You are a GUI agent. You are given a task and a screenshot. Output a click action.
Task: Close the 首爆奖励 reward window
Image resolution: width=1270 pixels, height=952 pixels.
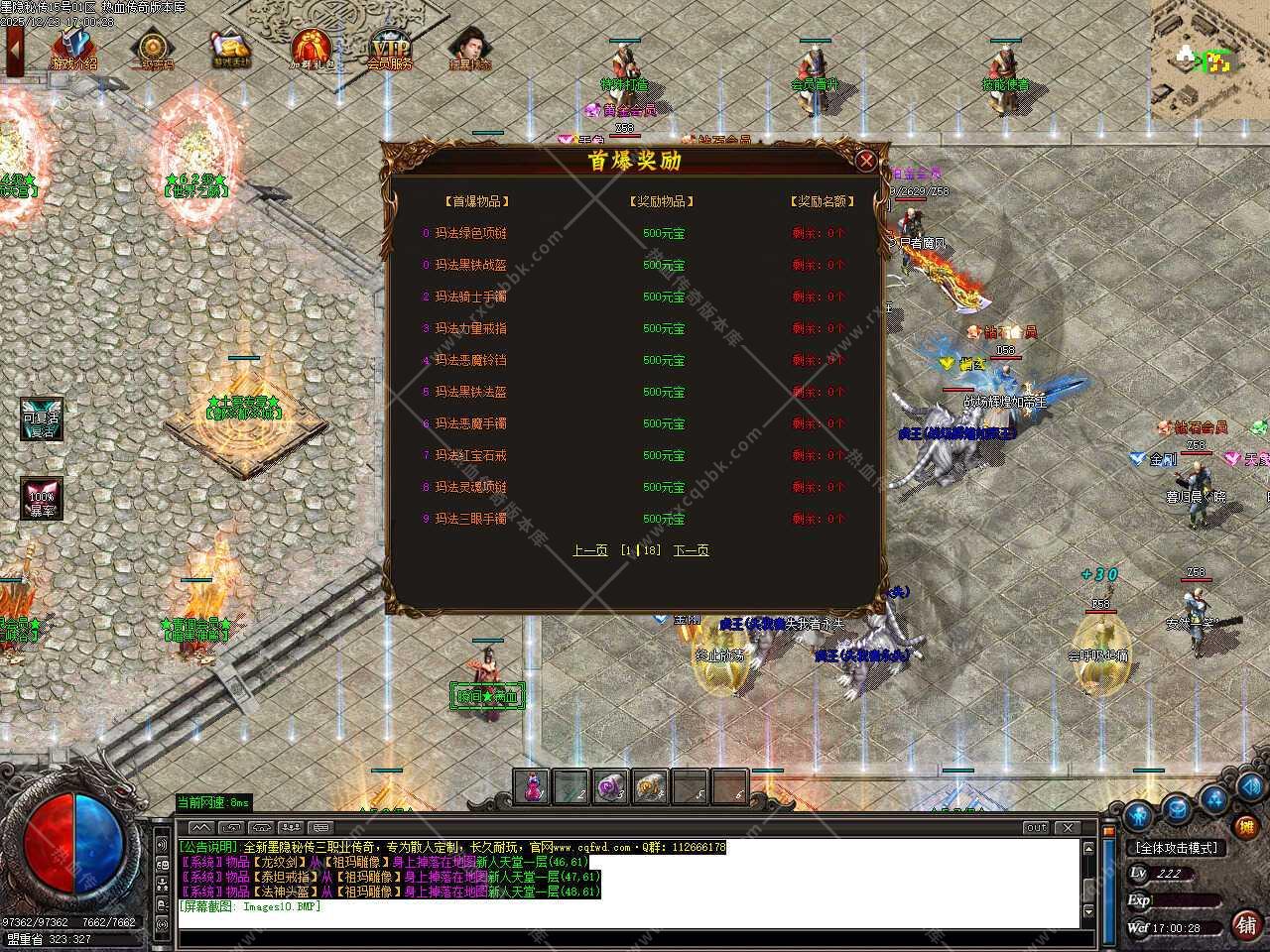(x=866, y=161)
